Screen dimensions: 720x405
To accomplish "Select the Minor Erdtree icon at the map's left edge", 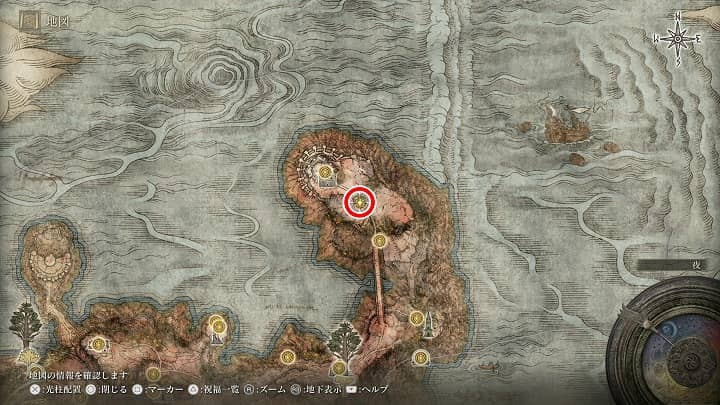I will (x=24, y=324).
